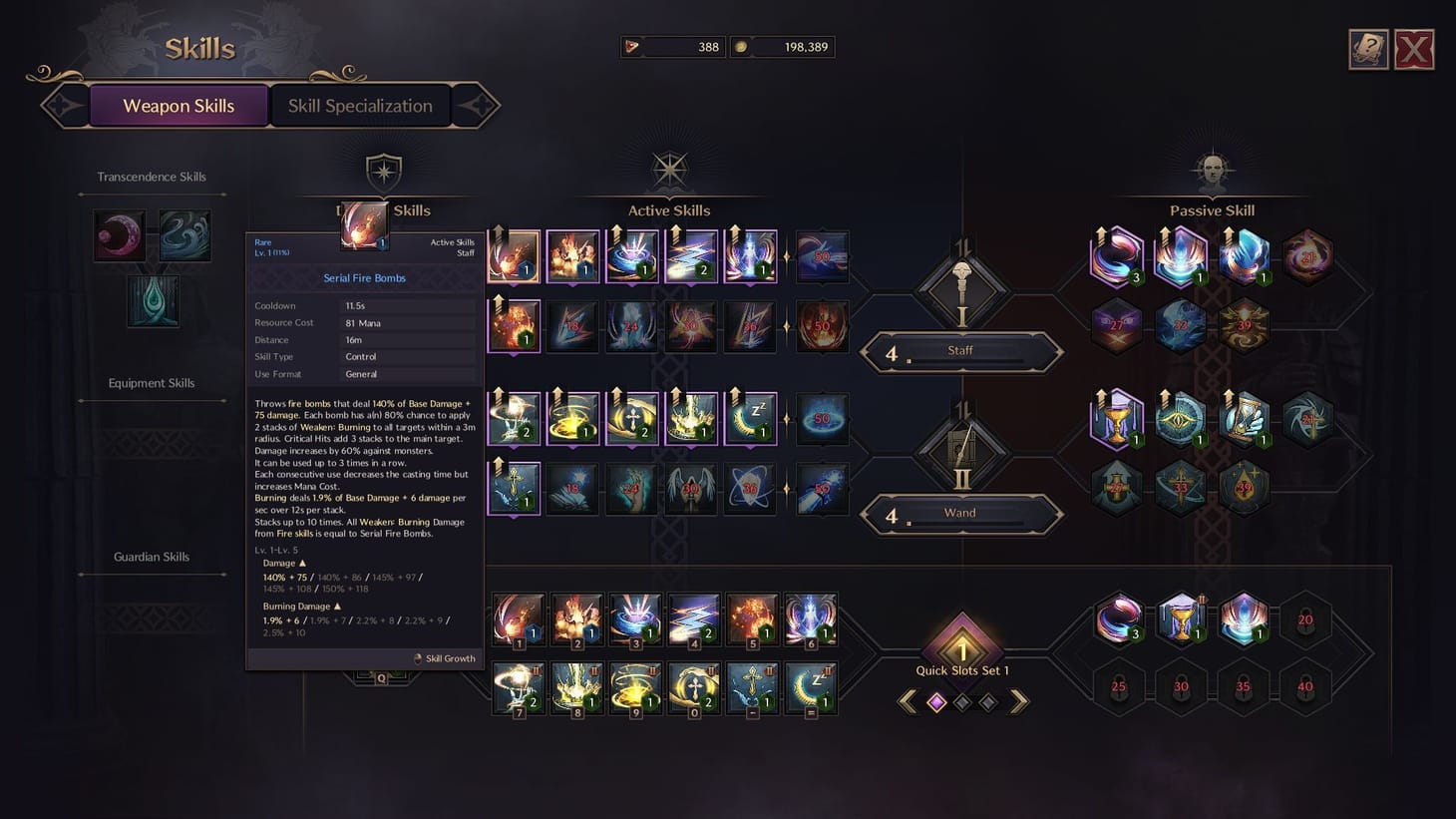Switch to the Skill Specialization tab
The height and width of the screenshot is (819, 1456).
[360, 106]
